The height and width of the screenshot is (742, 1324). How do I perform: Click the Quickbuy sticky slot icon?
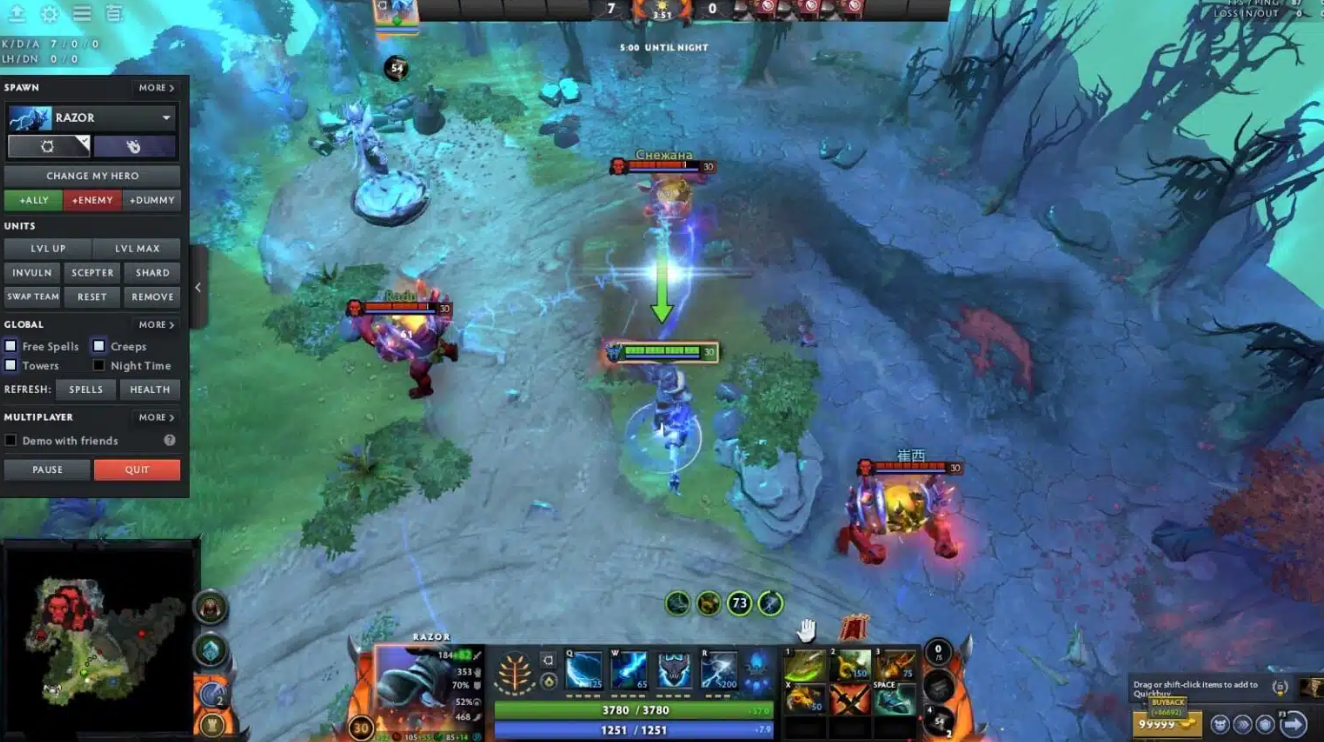click(x=1280, y=688)
